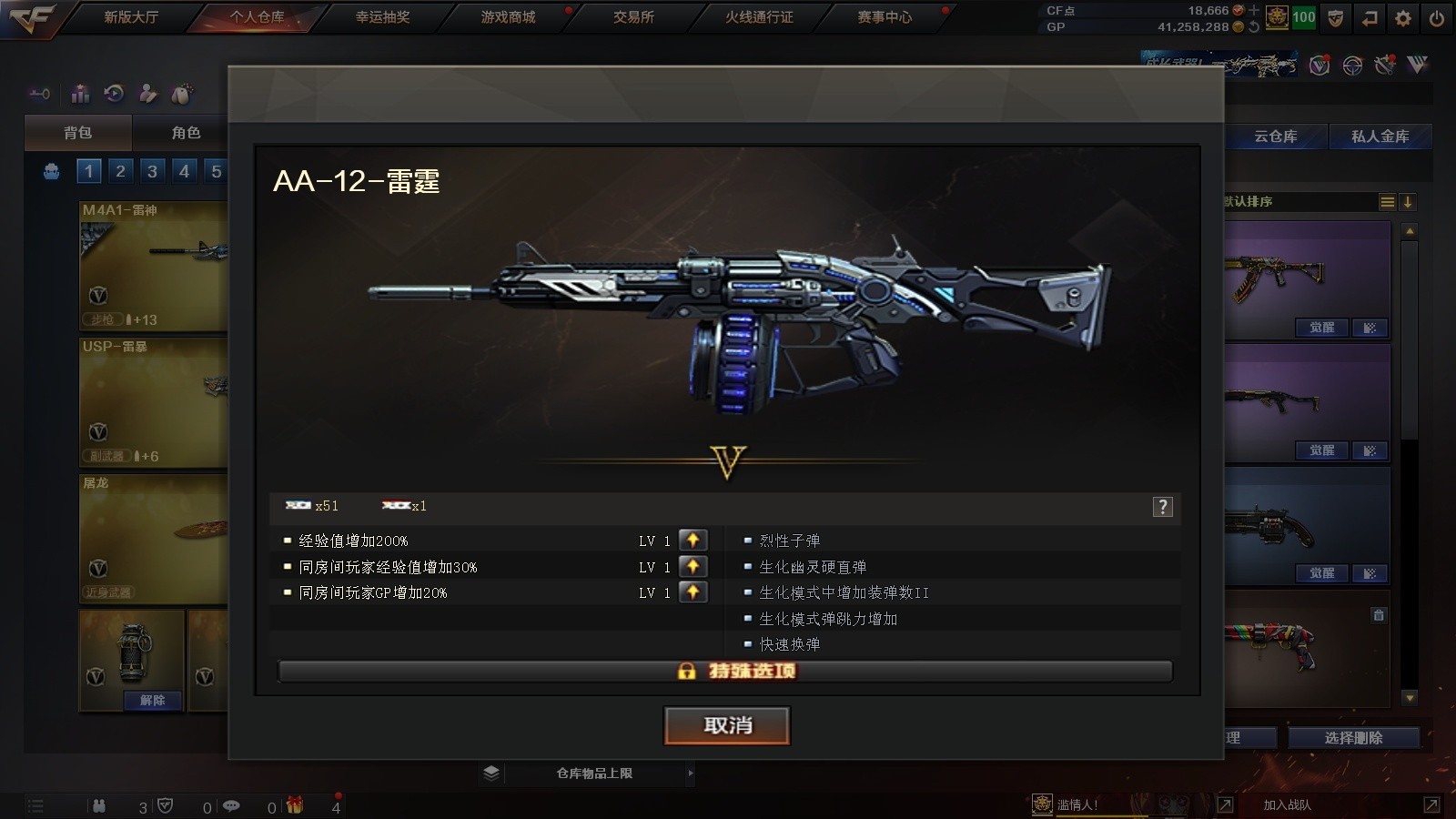Open the 幸运抽奖 lucky draw menu
Viewport: 1456px width, 819px height.
pos(382,17)
